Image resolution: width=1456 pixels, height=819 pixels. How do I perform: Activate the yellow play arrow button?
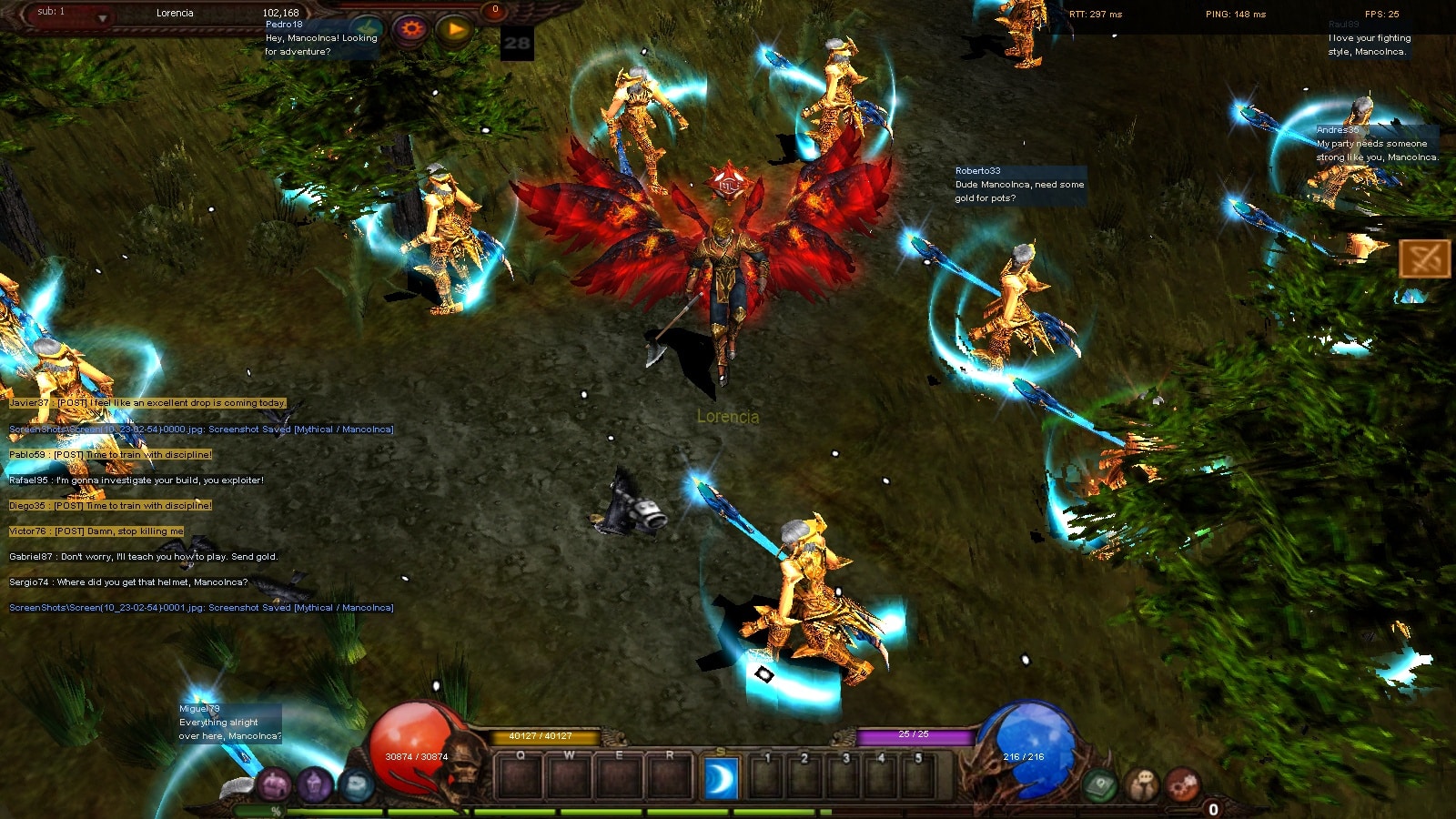click(x=455, y=30)
